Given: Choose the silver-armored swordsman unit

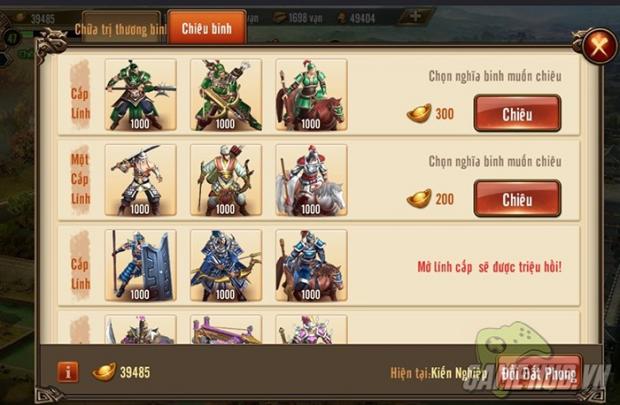Looking at the screenshot, I should tap(140, 180).
